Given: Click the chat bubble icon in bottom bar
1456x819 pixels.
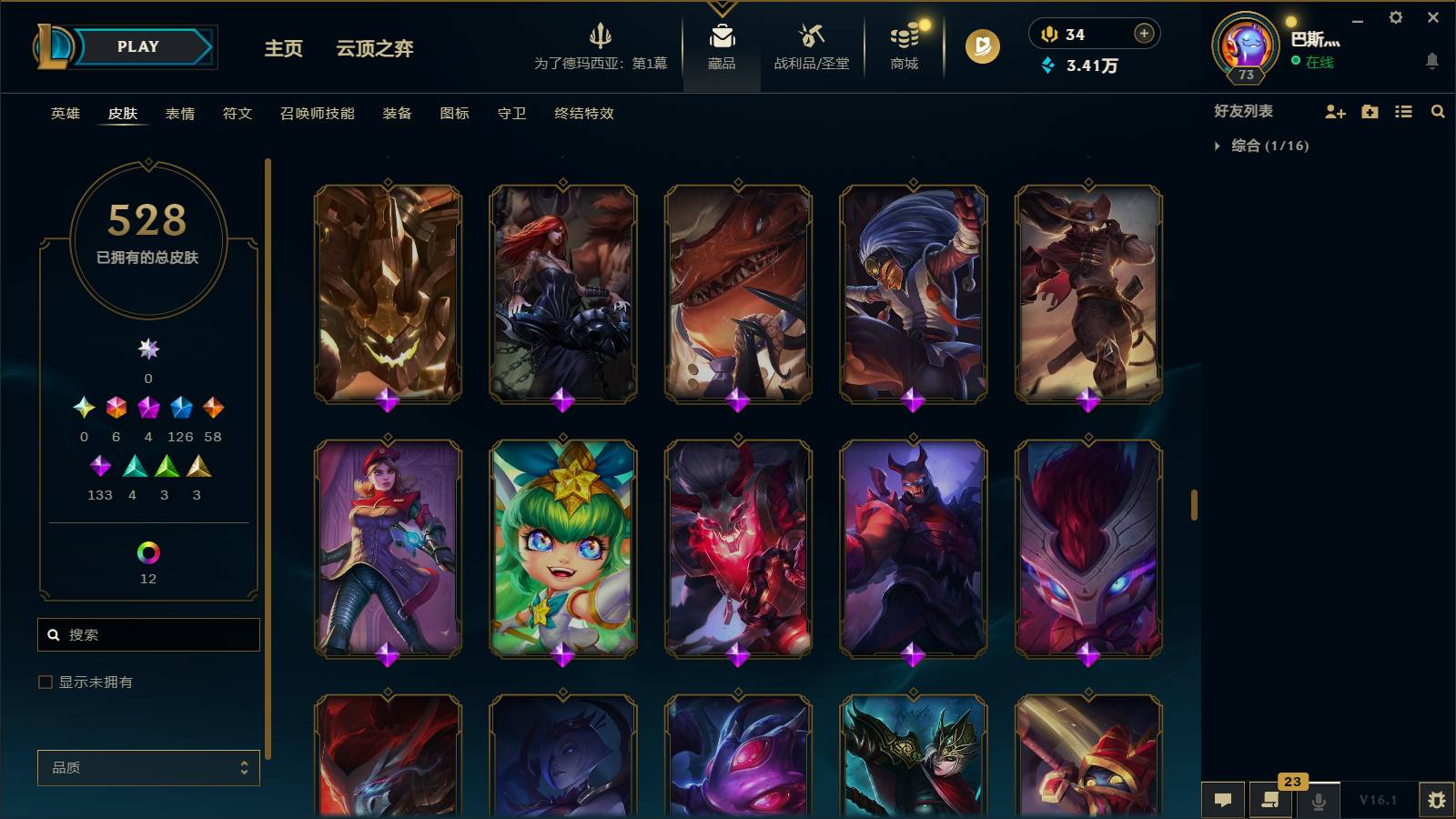Looking at the screenshot, I should coord(1224,799).
